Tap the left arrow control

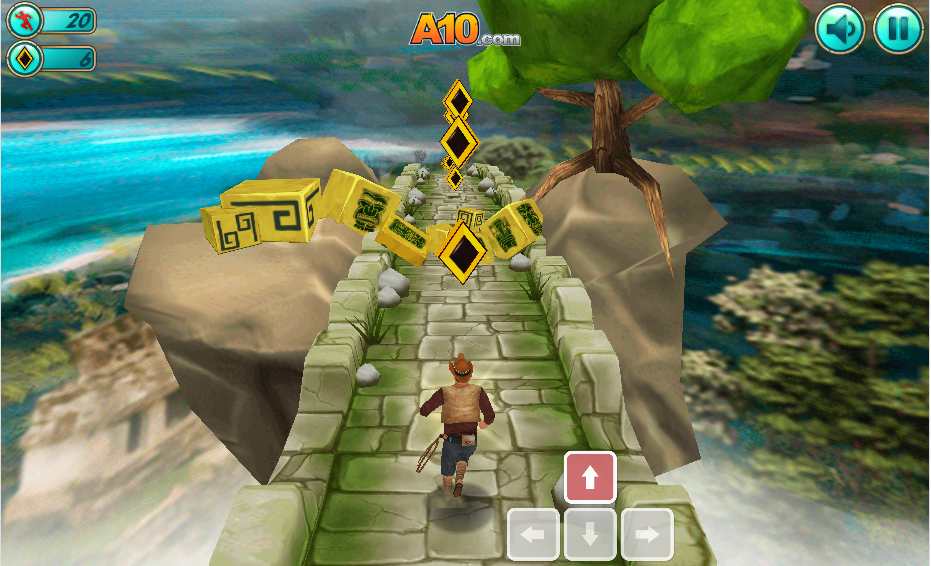[533, 535]
